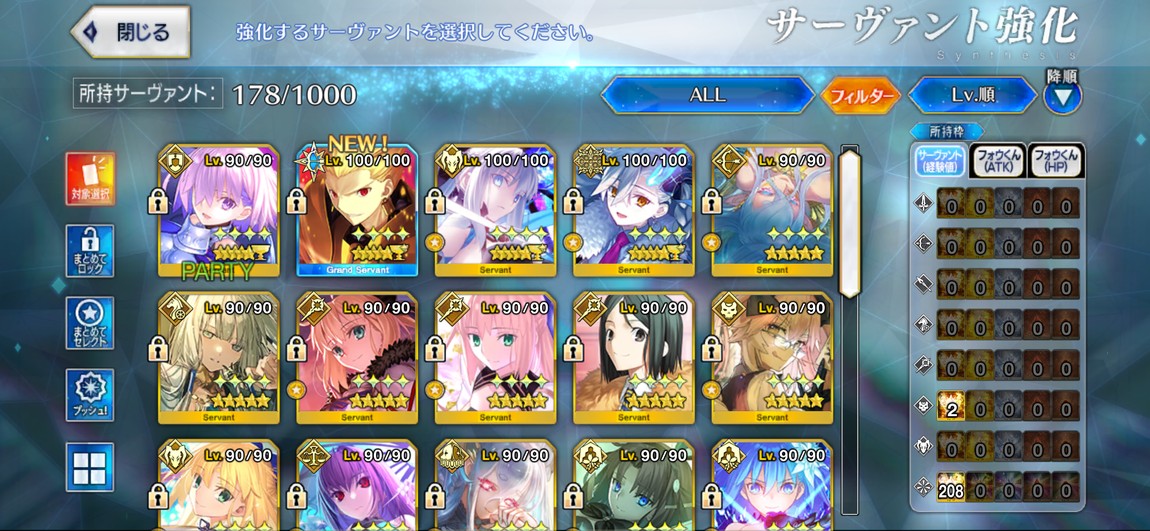This screenshot has width=1150, height=531.
Task: Click the servant list scrollbar handle
Action: coord(849,222)
